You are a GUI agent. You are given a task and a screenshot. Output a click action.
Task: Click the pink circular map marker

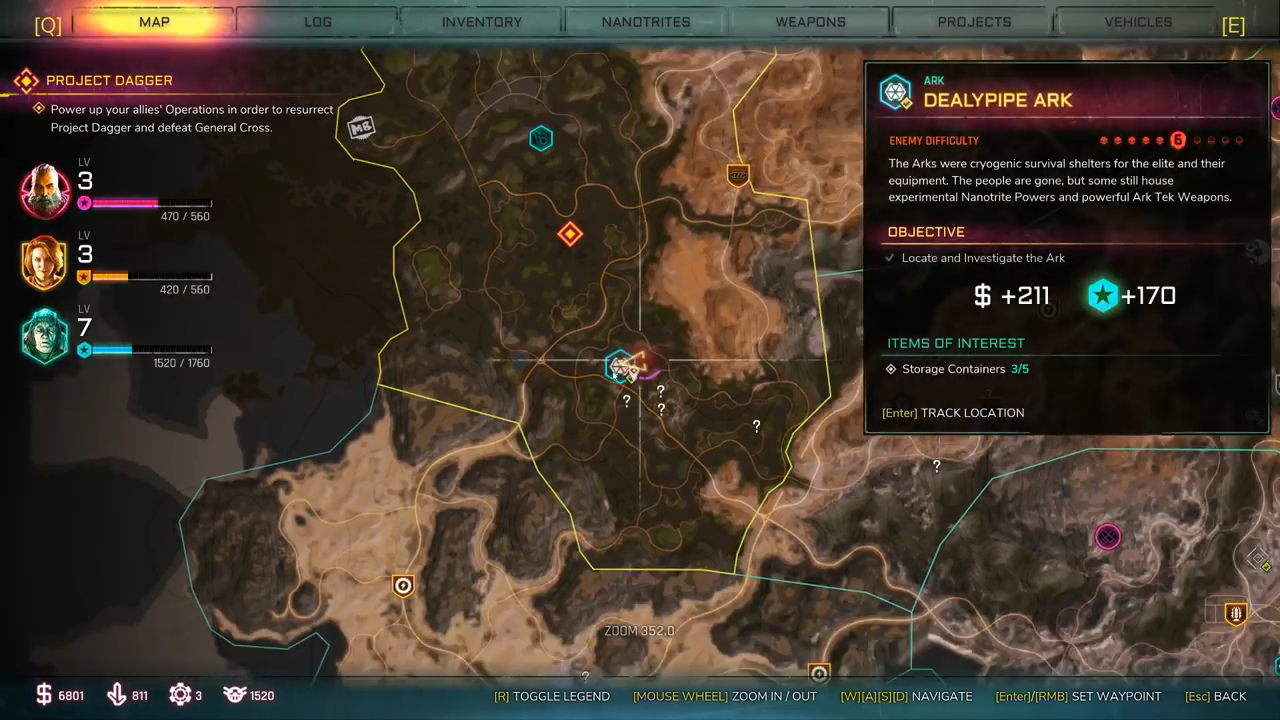pos(1107,537)
